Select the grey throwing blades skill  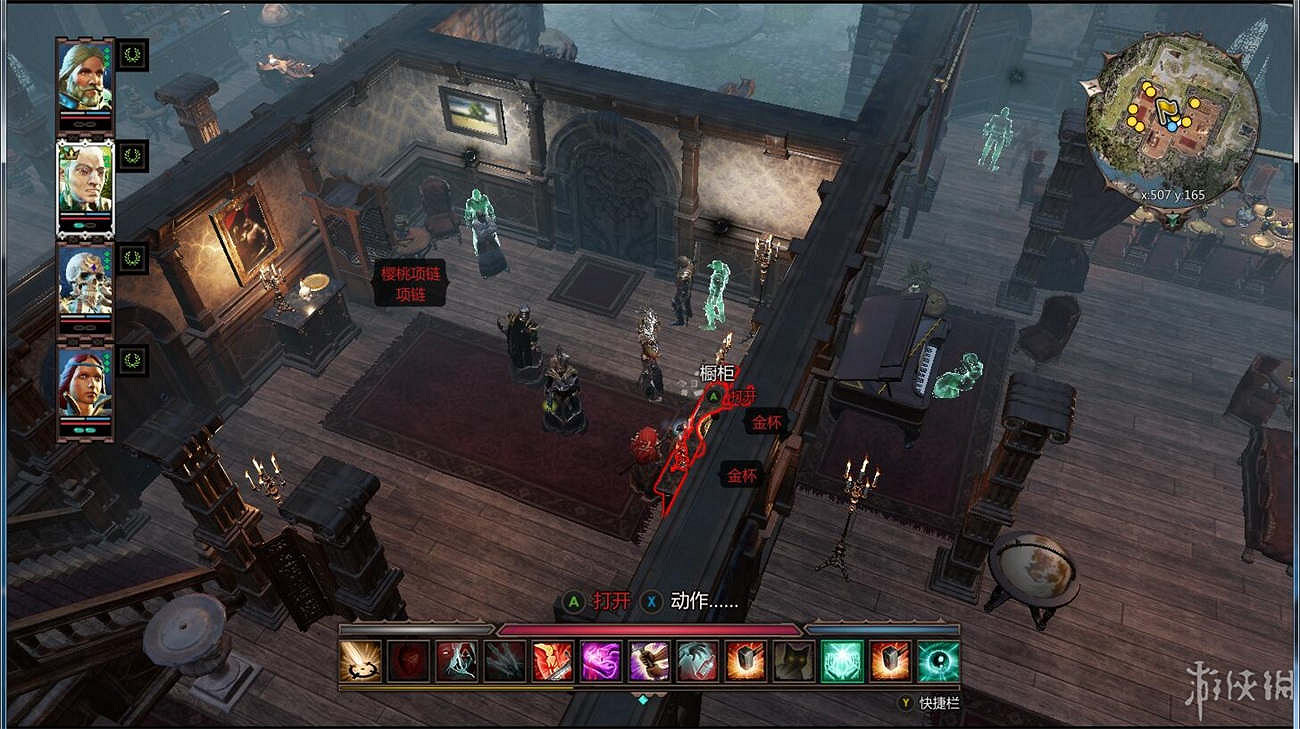pos(505,661)
